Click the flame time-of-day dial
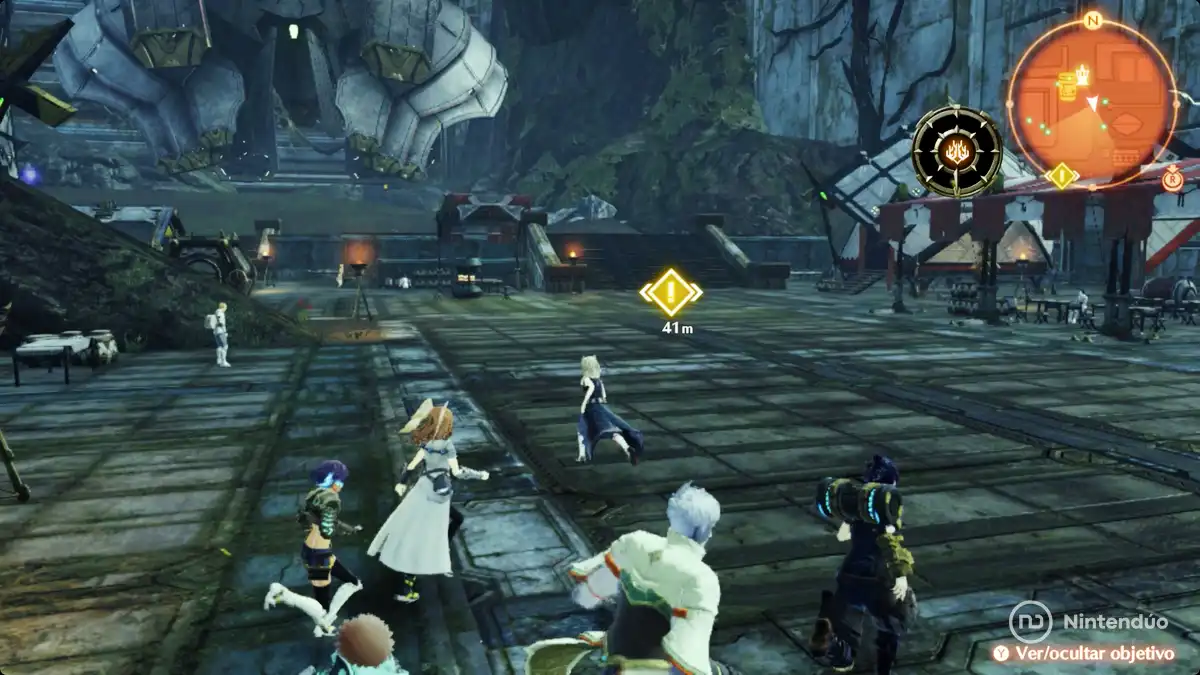The image size is (1200, 675). (957, 152)
